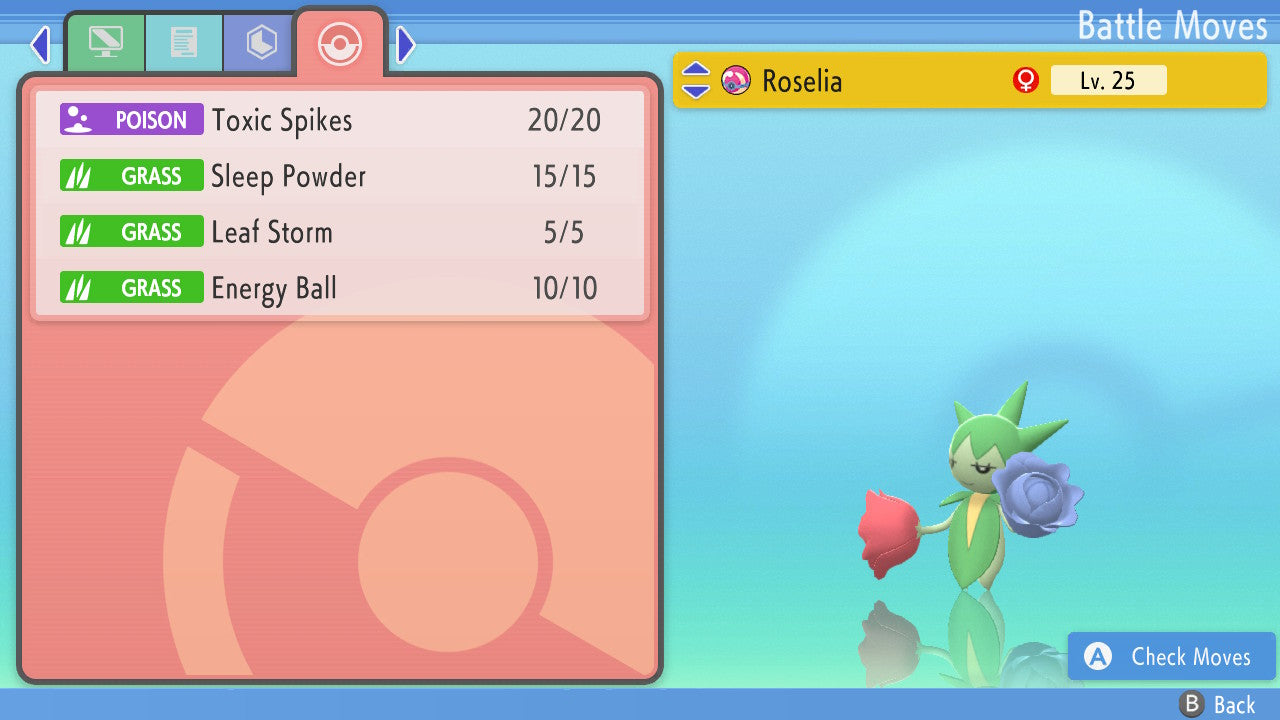Screen dimensions: 1280x720
Task: Open the Check Moves option
Action: coord(1172,657)
